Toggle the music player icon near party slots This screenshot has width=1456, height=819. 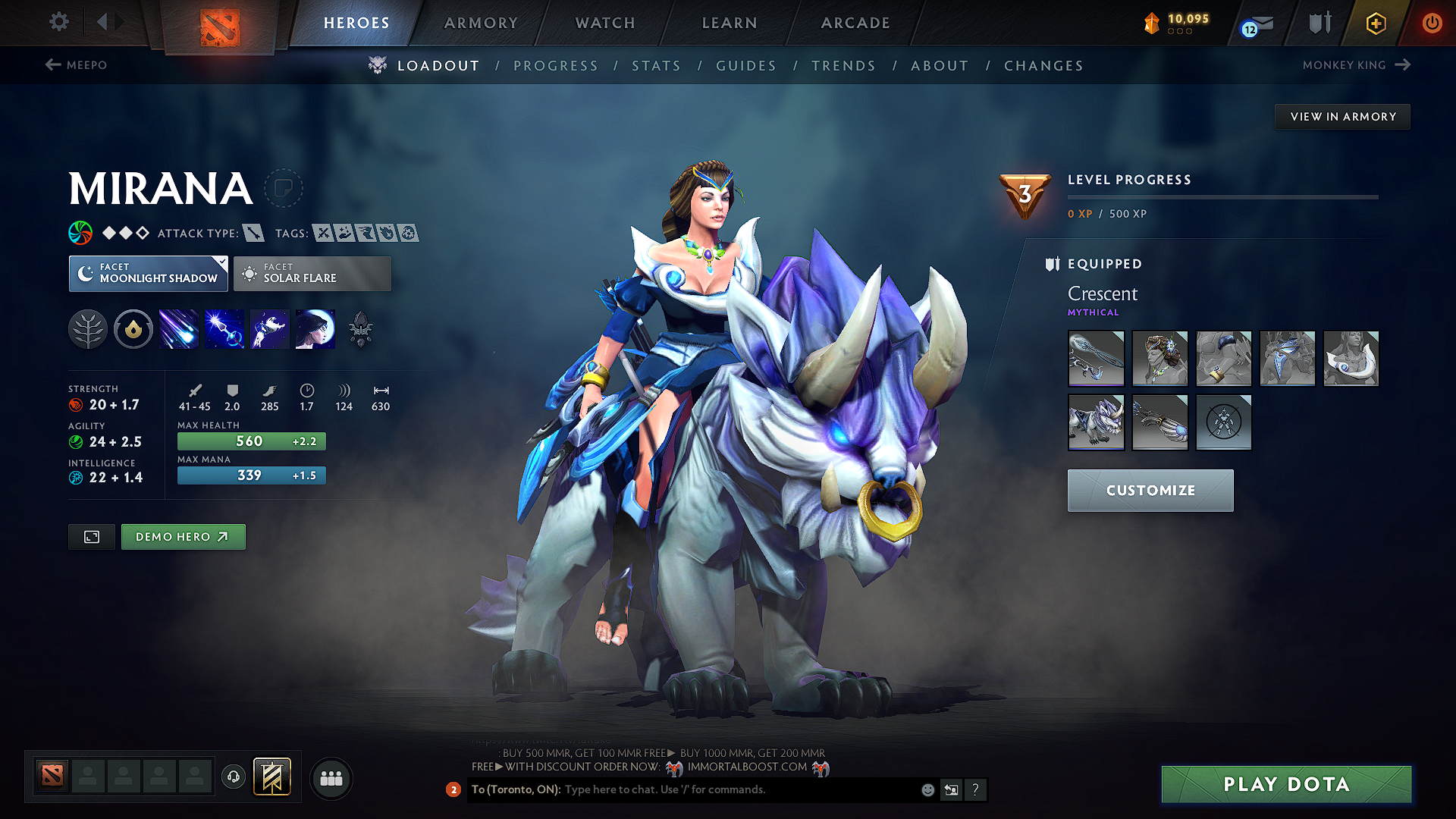[233, 778]
